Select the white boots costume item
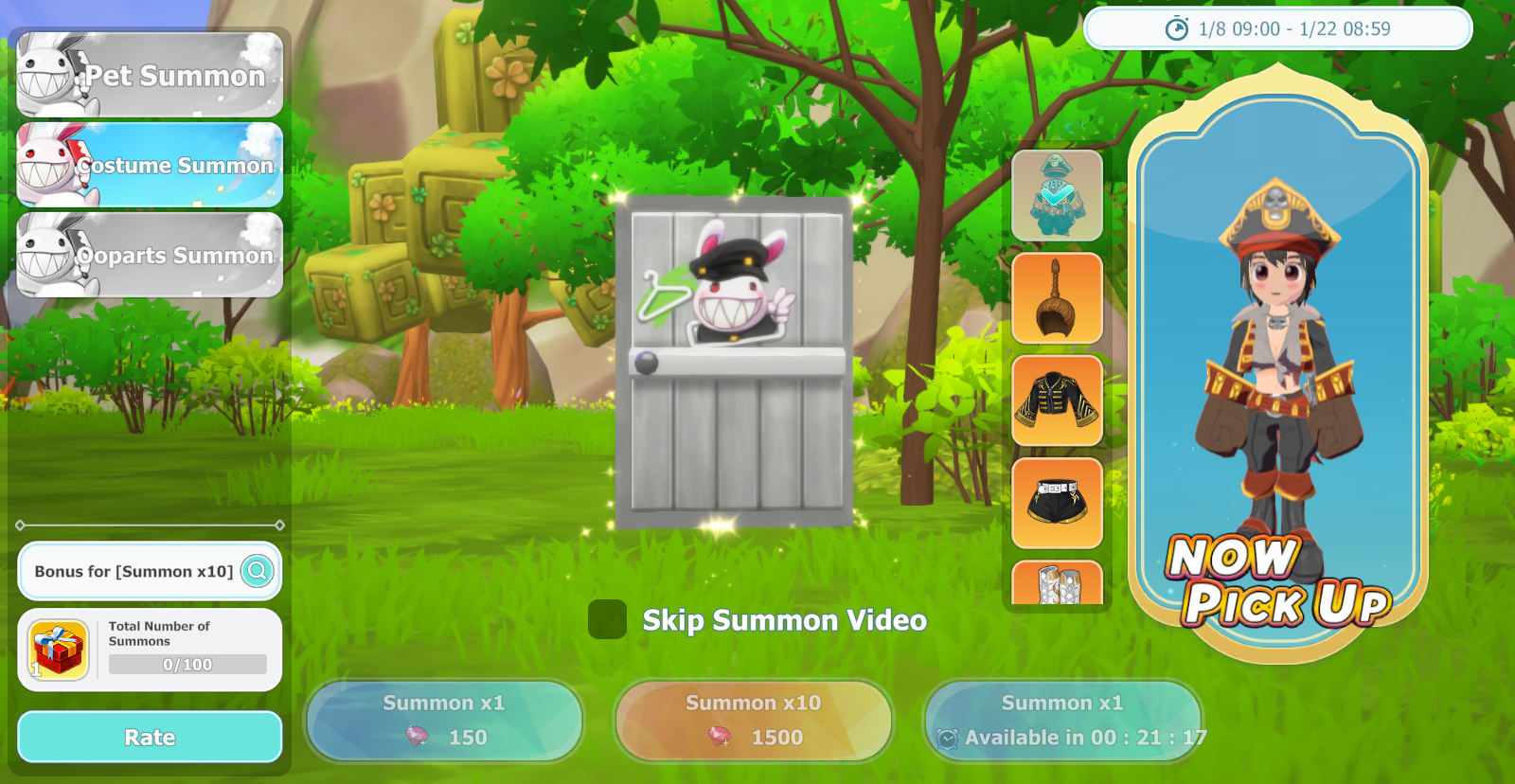The width and height of the screenshot is (1515, 784). click(1057, 583)
